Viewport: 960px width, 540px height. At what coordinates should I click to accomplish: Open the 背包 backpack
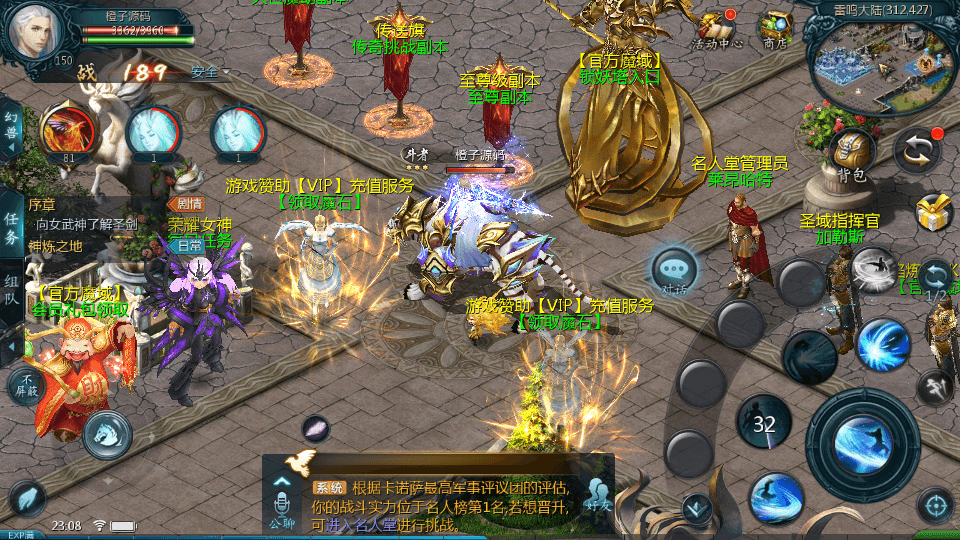[852, 156]
